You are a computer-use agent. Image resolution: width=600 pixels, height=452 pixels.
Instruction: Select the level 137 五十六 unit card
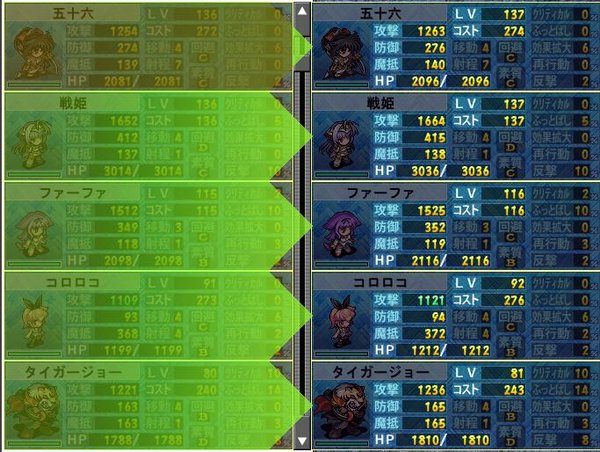point(455,45)
